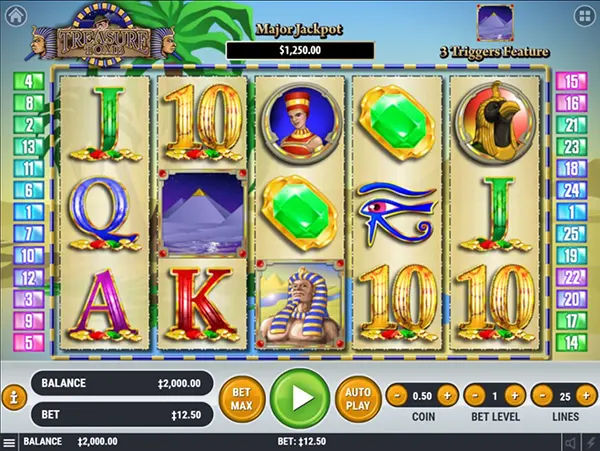Highlight payline marker 14

pos(573,342)
